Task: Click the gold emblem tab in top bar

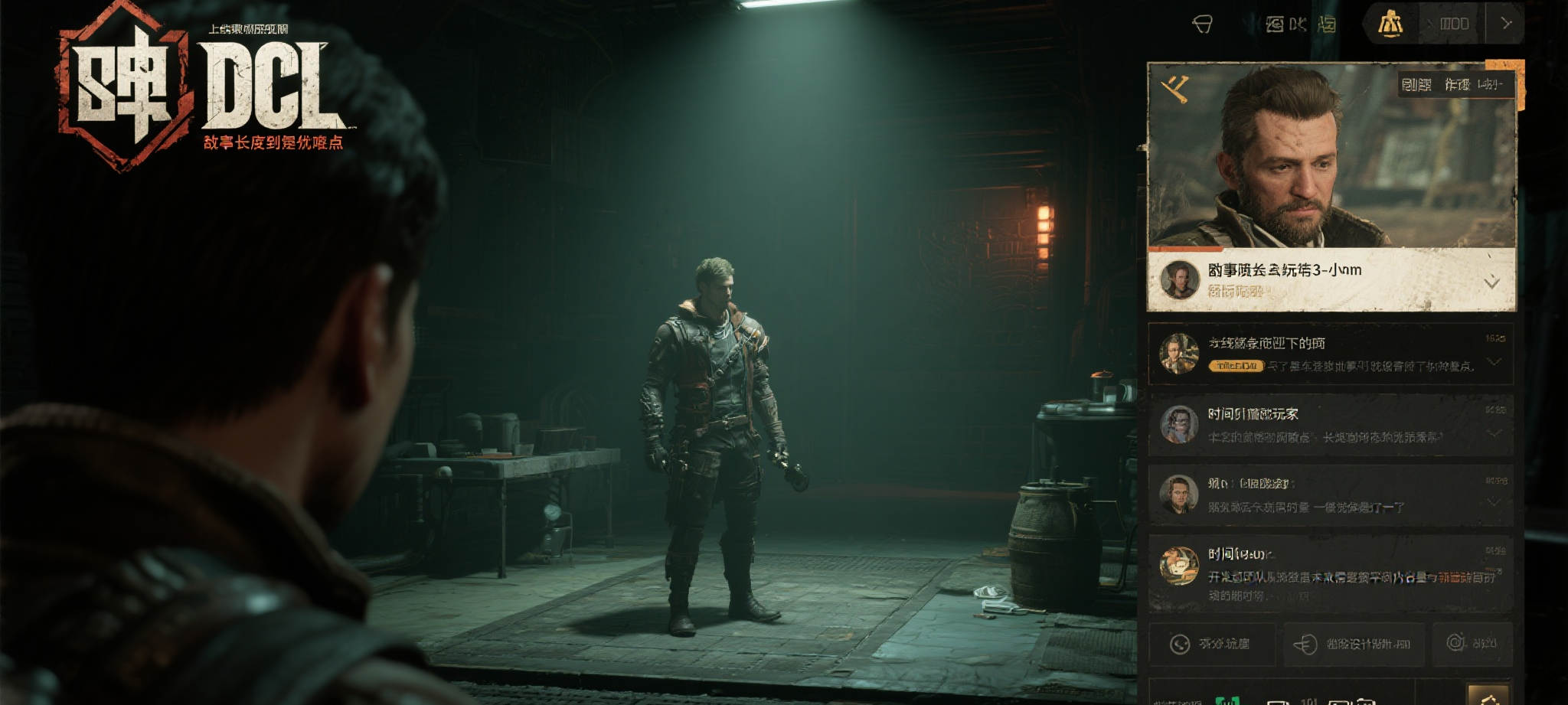Action: (x=1390, y=24)
